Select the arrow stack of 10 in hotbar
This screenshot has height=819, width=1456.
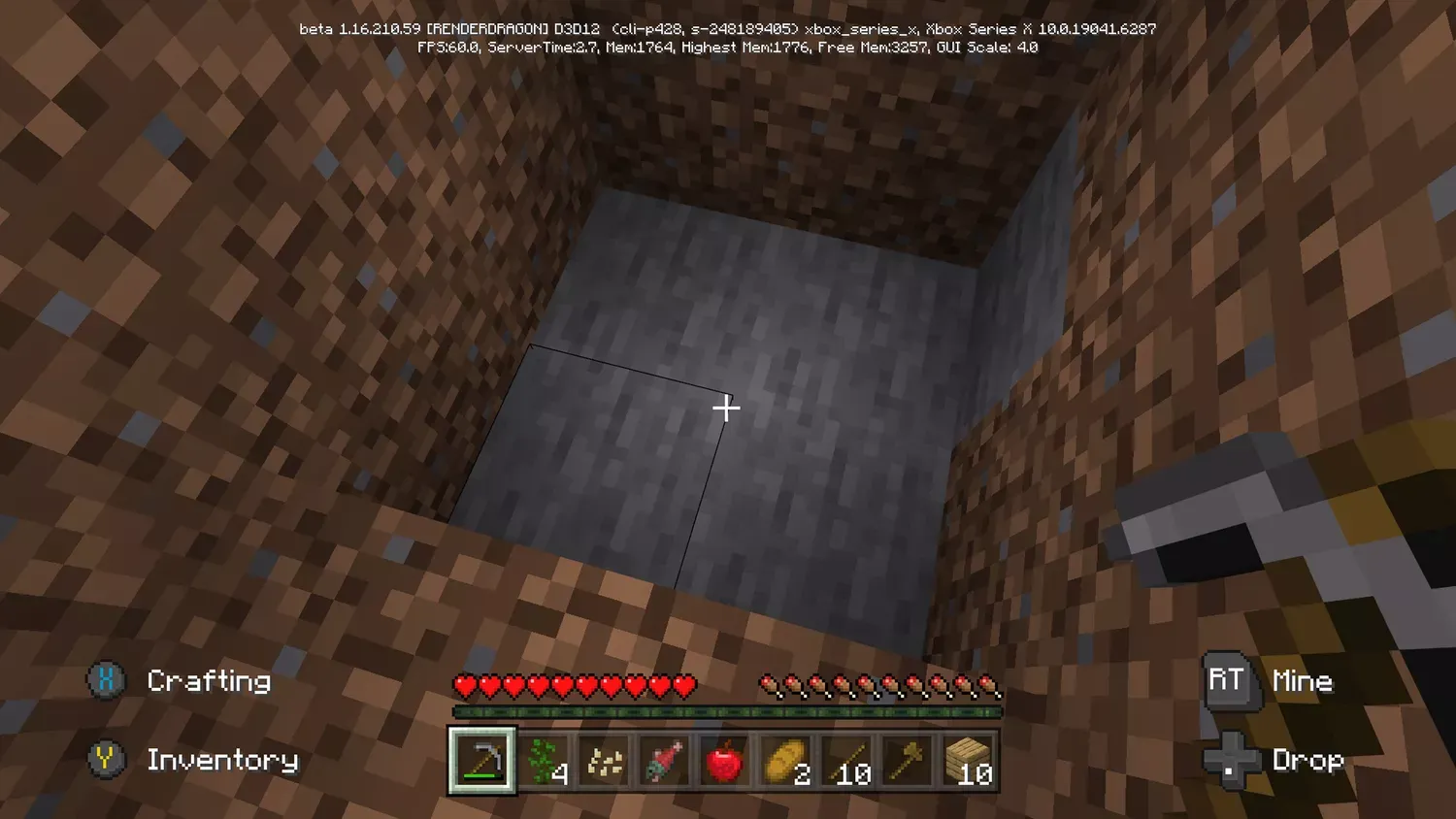click(x=847, y=760)
